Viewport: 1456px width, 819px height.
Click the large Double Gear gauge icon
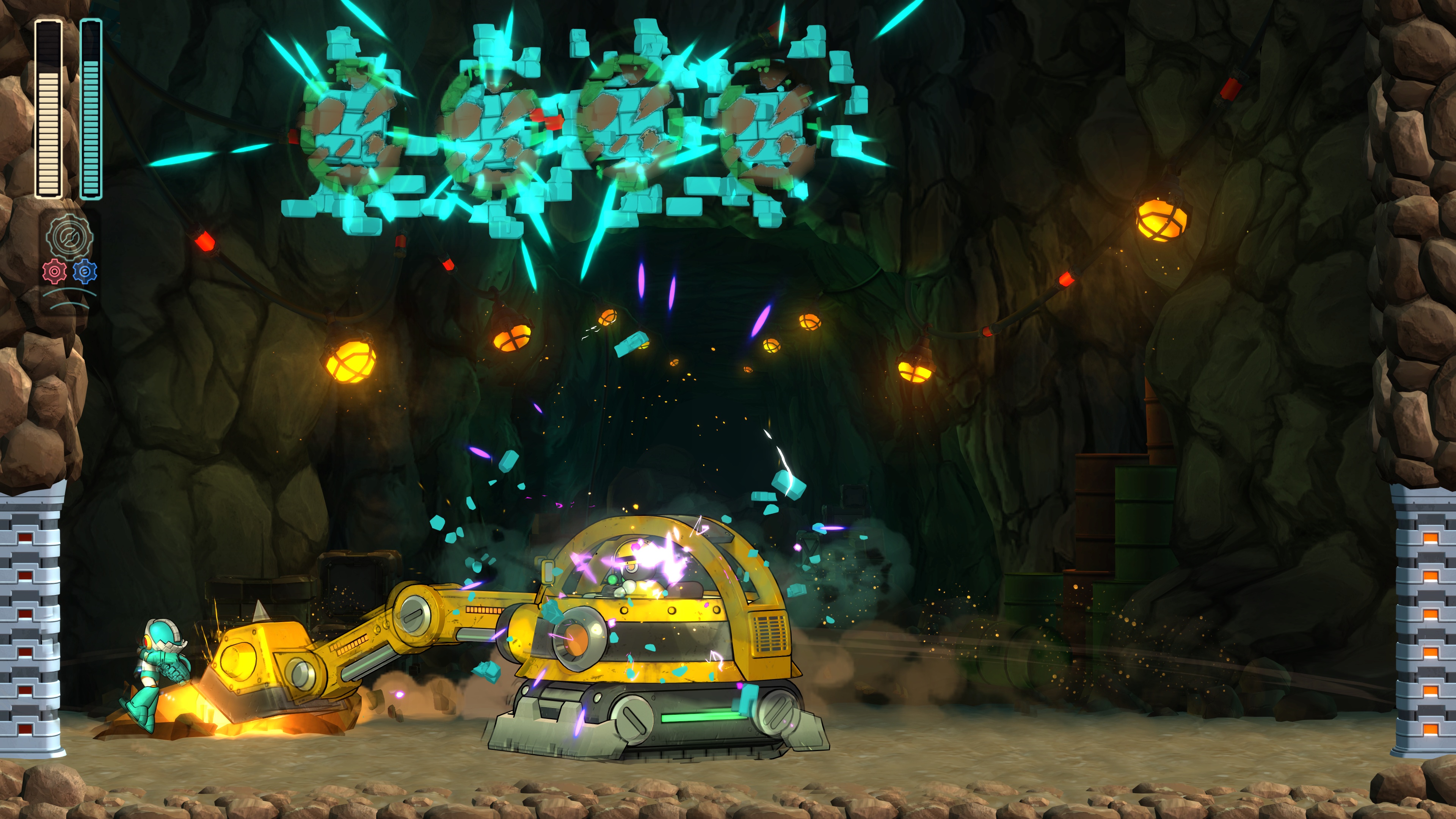pos(69,237)
